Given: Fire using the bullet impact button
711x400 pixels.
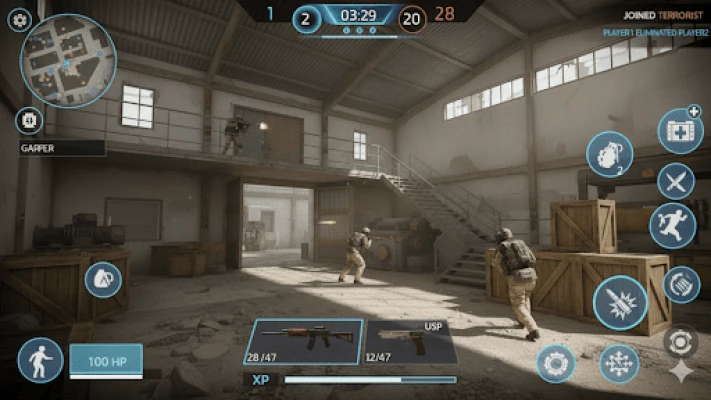Looking at the screenshot, I should click(620, 303).
